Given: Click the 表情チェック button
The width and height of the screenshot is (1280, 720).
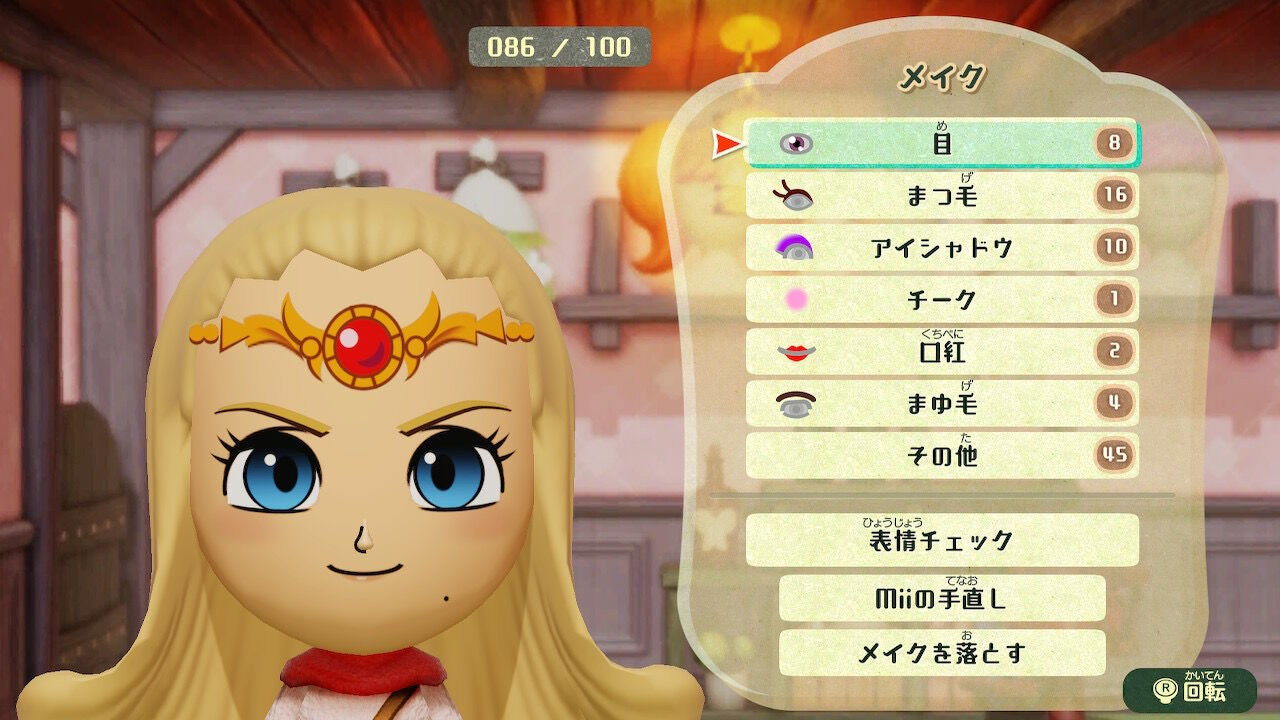Looking at the screenshot, I should coord(940,540).
